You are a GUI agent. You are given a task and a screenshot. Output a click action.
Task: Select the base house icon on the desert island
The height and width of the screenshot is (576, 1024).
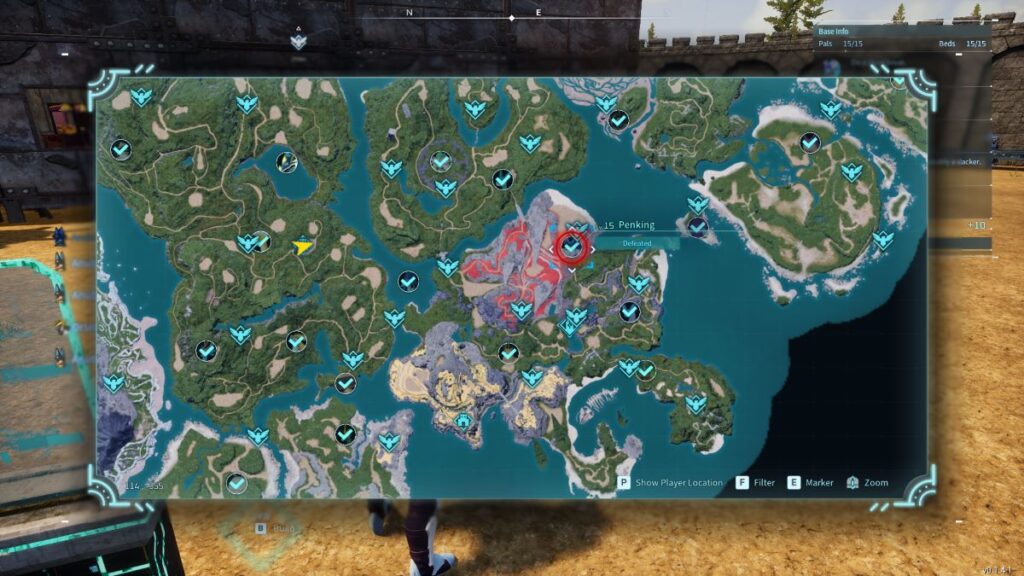(x=463, y=421)
